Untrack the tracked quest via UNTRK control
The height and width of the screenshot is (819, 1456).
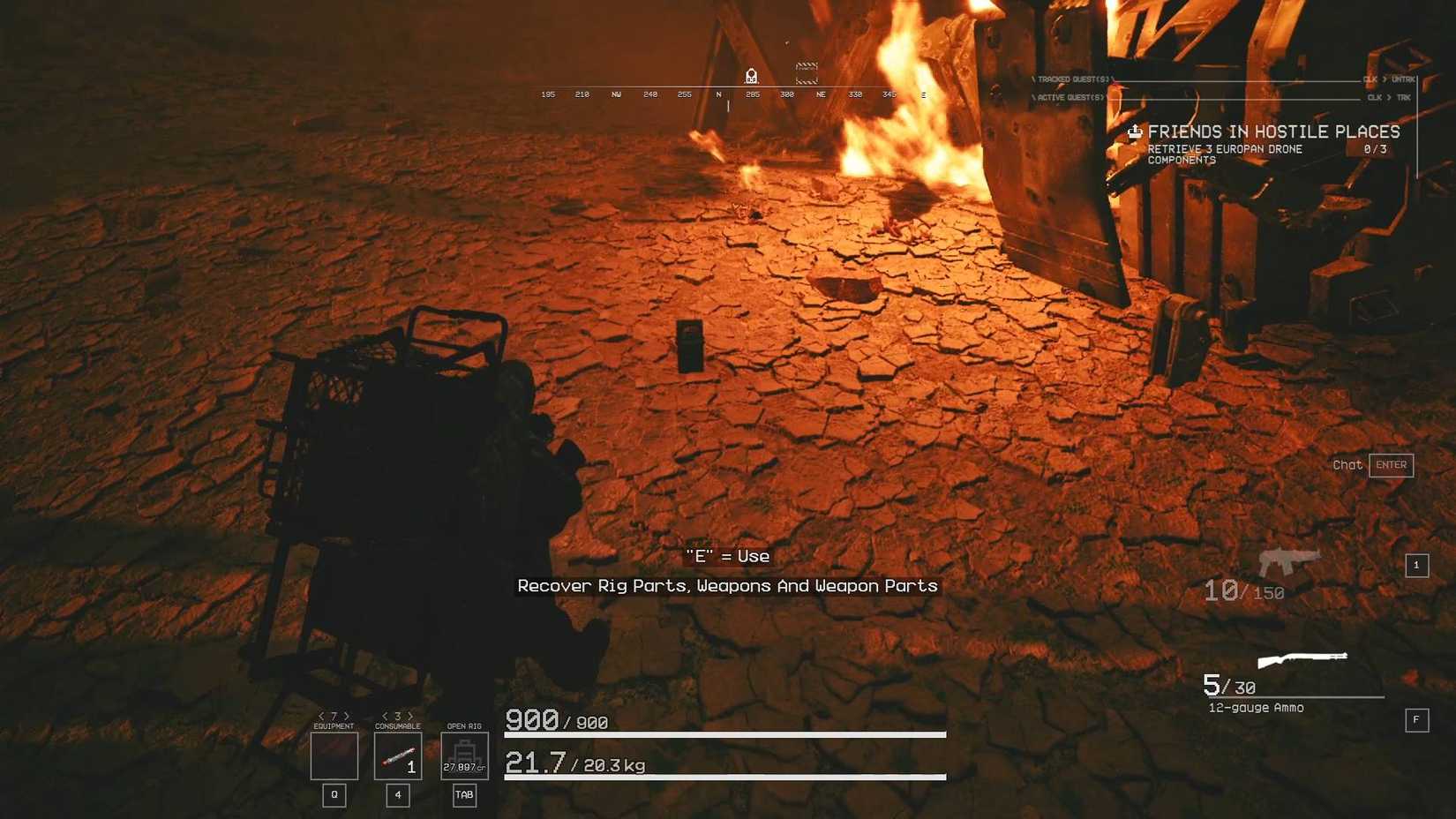[x=1402, y=79]
